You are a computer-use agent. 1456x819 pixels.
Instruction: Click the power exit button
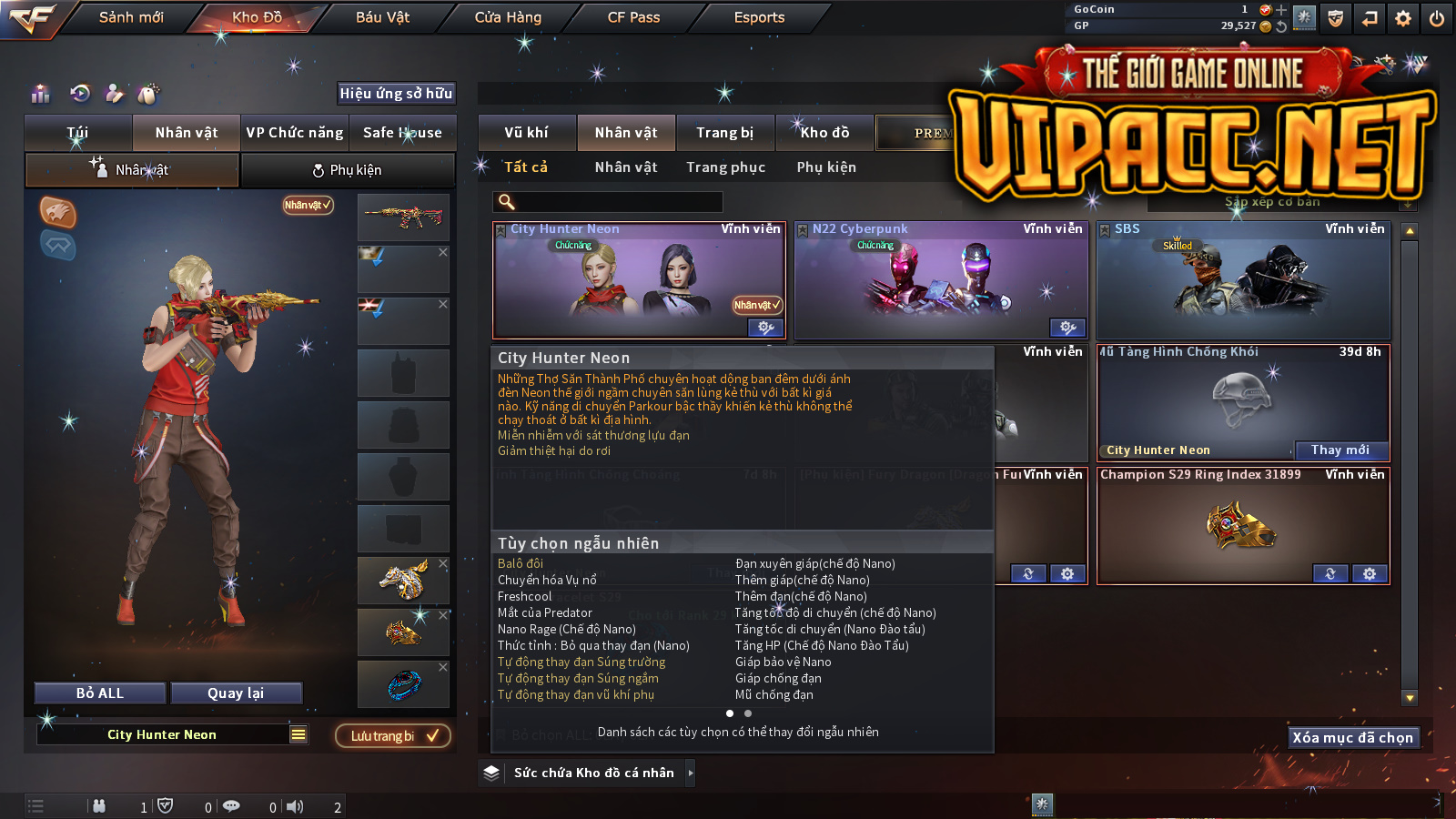pos(1437,18)
